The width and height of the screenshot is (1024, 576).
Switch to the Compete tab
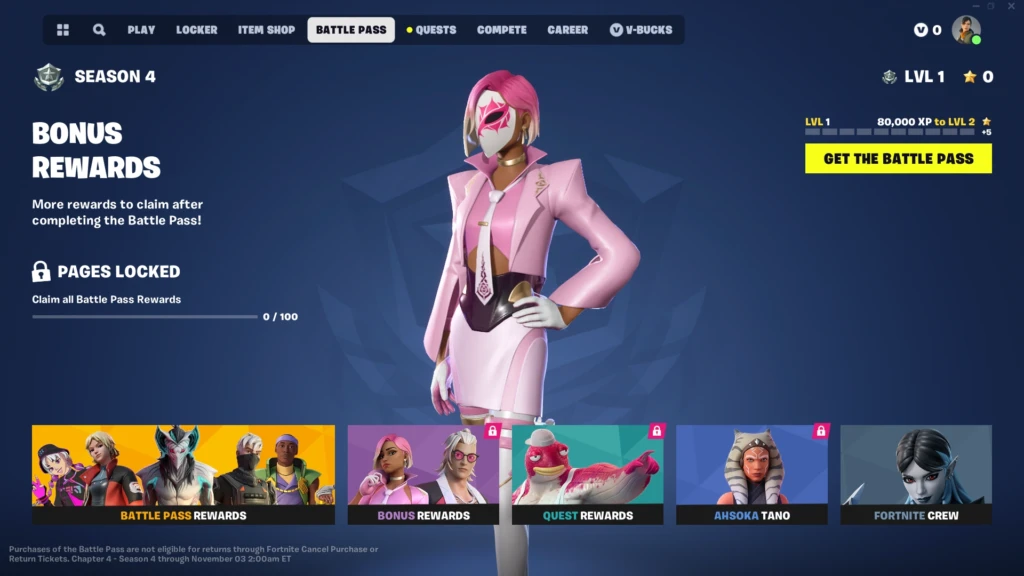click(x=502, y=30)
